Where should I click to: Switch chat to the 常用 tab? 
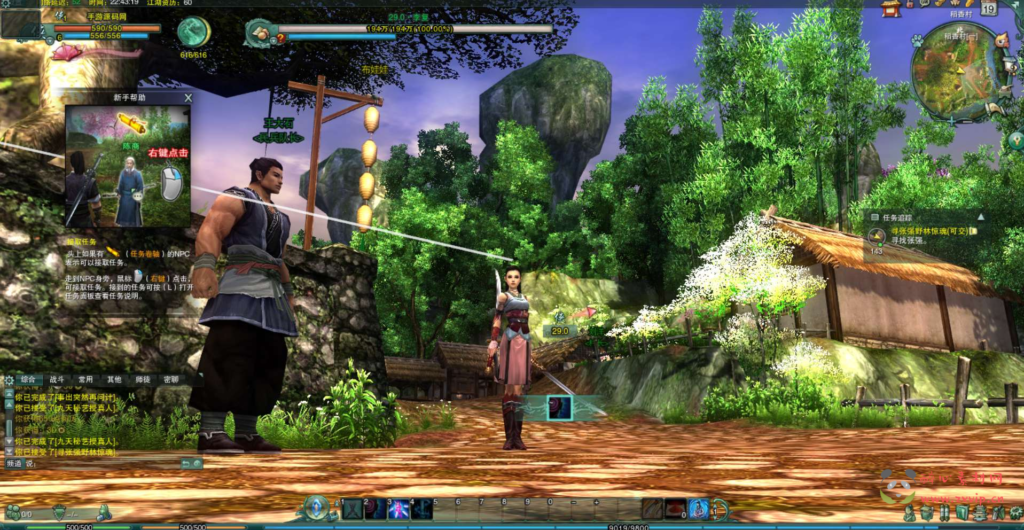(x=86, y=380)
